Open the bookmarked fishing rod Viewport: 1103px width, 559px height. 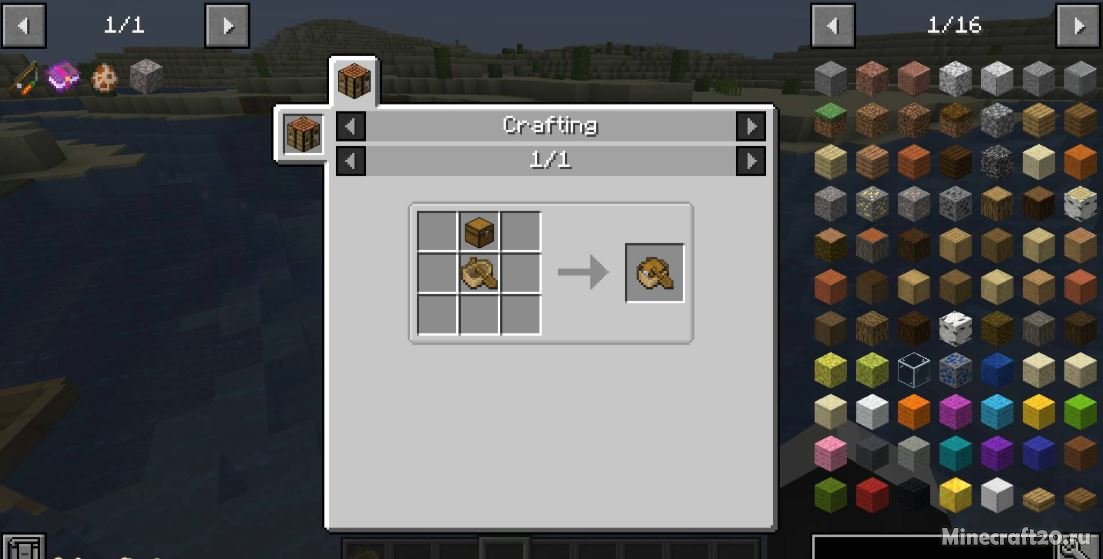[x=23, y=78]
